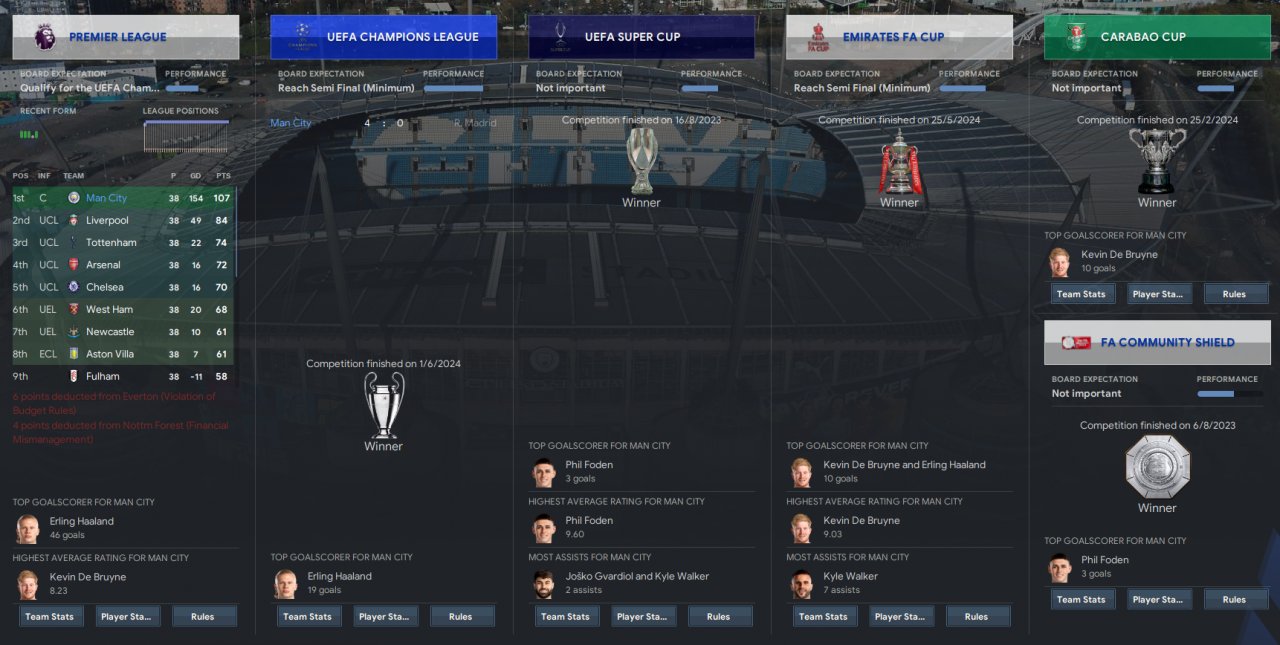The width and height of the screenshot is (1280, 645).
Task: Choose the Carabao Cup header
Action: tap(1157, 37)
